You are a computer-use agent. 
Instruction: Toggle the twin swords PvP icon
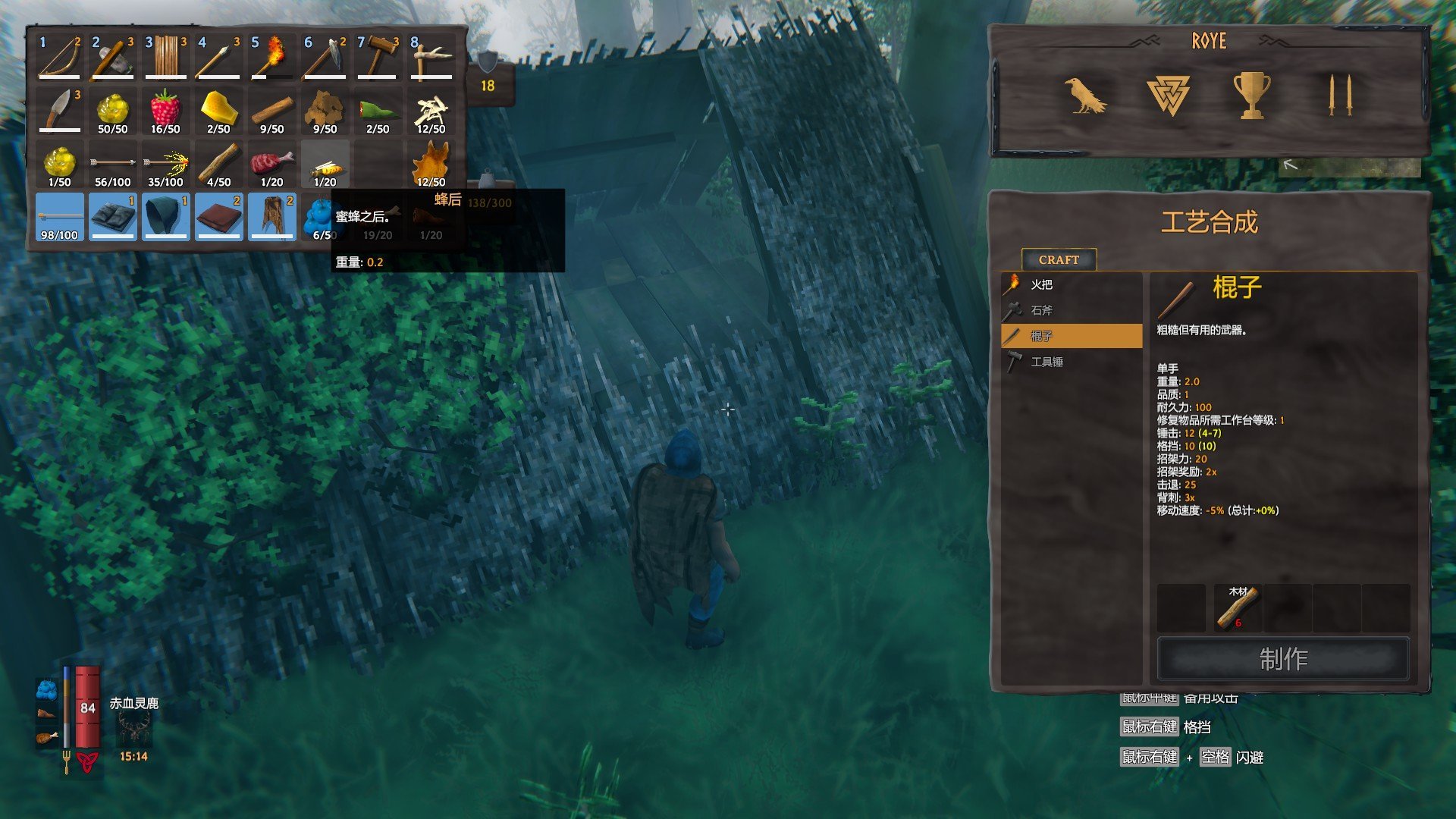coord(1340,96)
